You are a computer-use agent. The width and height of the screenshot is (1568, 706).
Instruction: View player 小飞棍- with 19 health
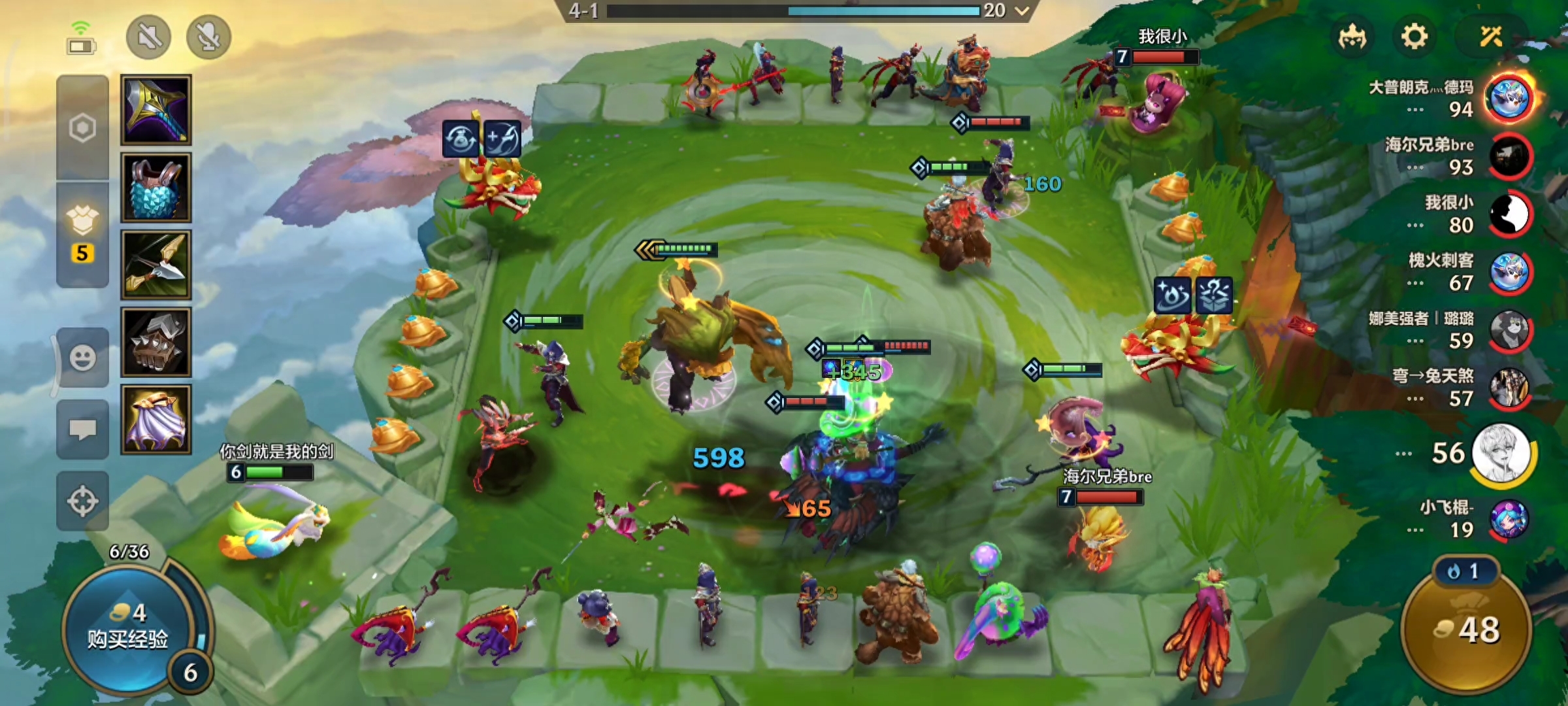[x=1509, y=520]
